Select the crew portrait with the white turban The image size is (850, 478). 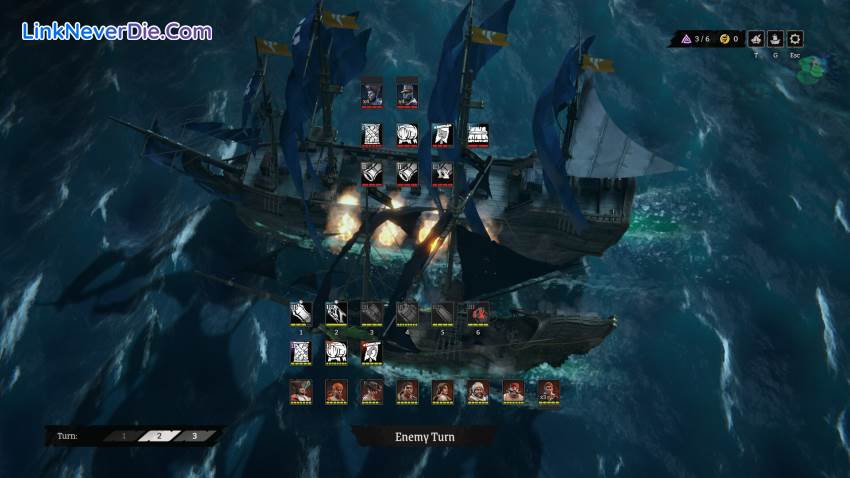click(x=478, y=391)
